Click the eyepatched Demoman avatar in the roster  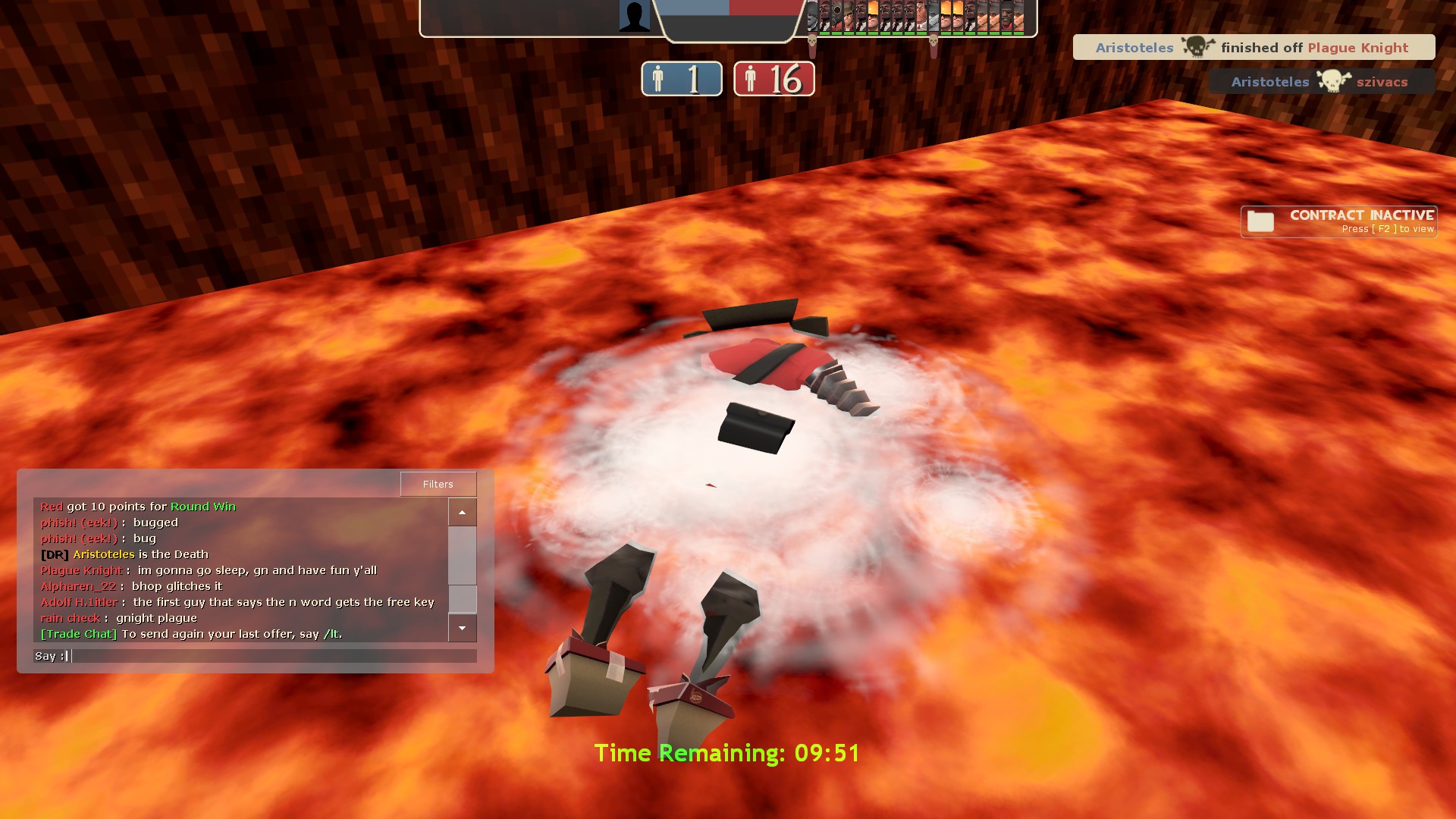(x=1006, y=15)
